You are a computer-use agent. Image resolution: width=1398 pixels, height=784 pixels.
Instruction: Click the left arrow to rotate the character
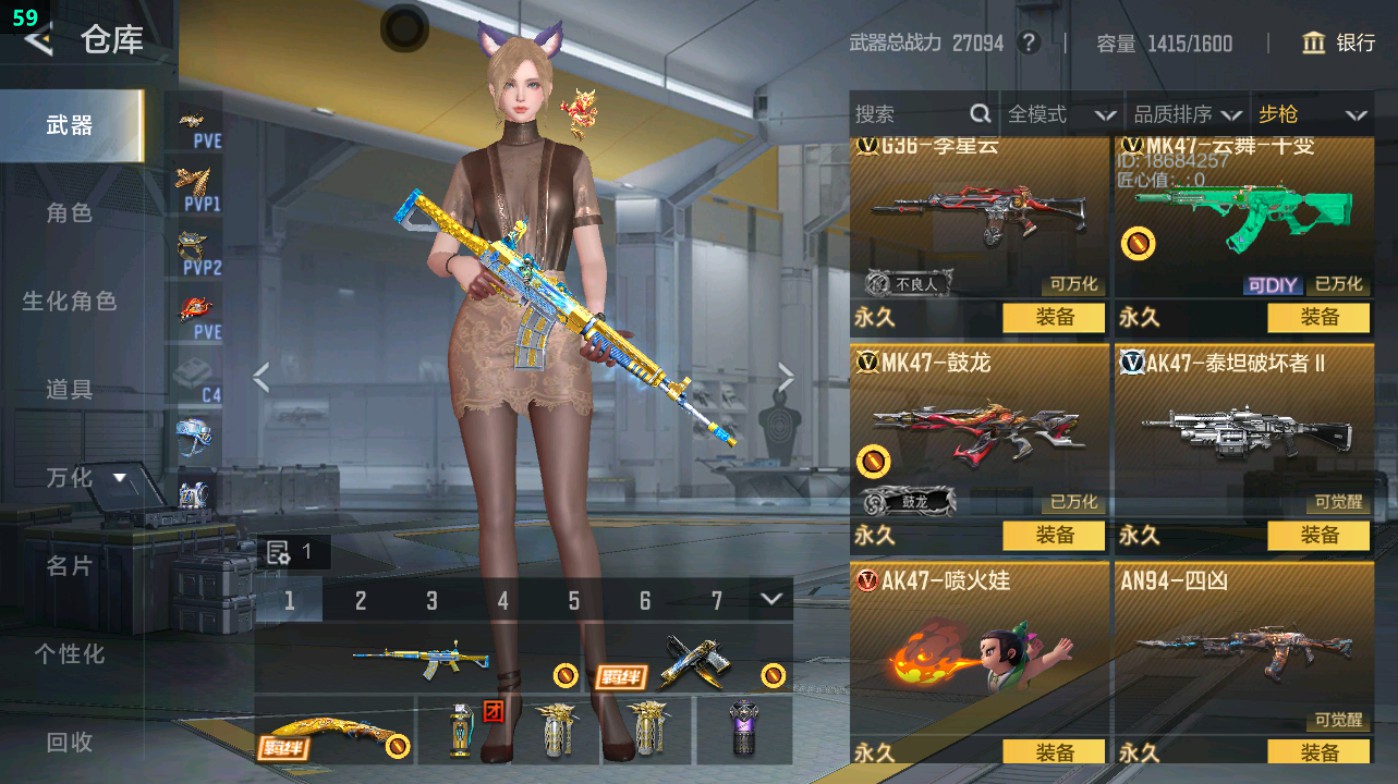(260, 379)
